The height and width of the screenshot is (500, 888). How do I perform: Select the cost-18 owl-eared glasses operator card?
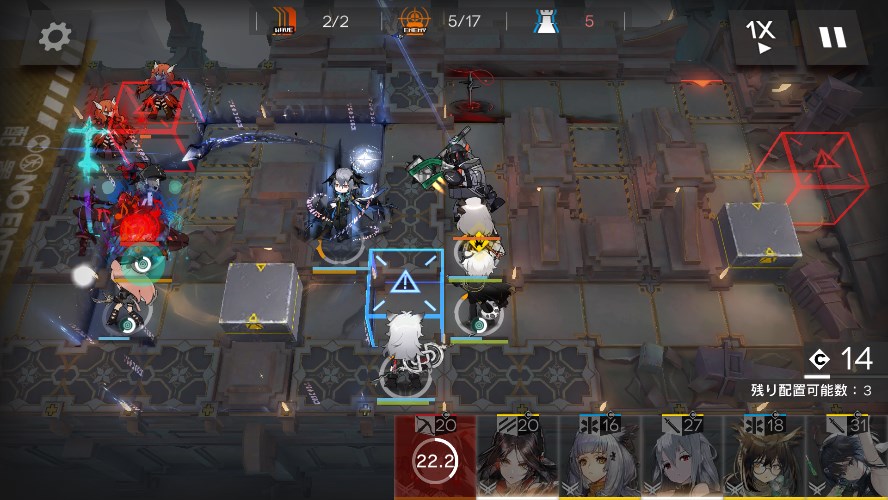[x=764, y=460]
